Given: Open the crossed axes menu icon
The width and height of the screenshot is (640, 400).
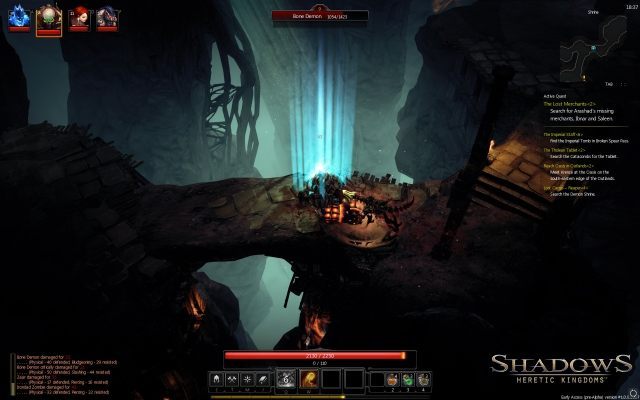Looking at the screenshot, I should click(232, 379).
